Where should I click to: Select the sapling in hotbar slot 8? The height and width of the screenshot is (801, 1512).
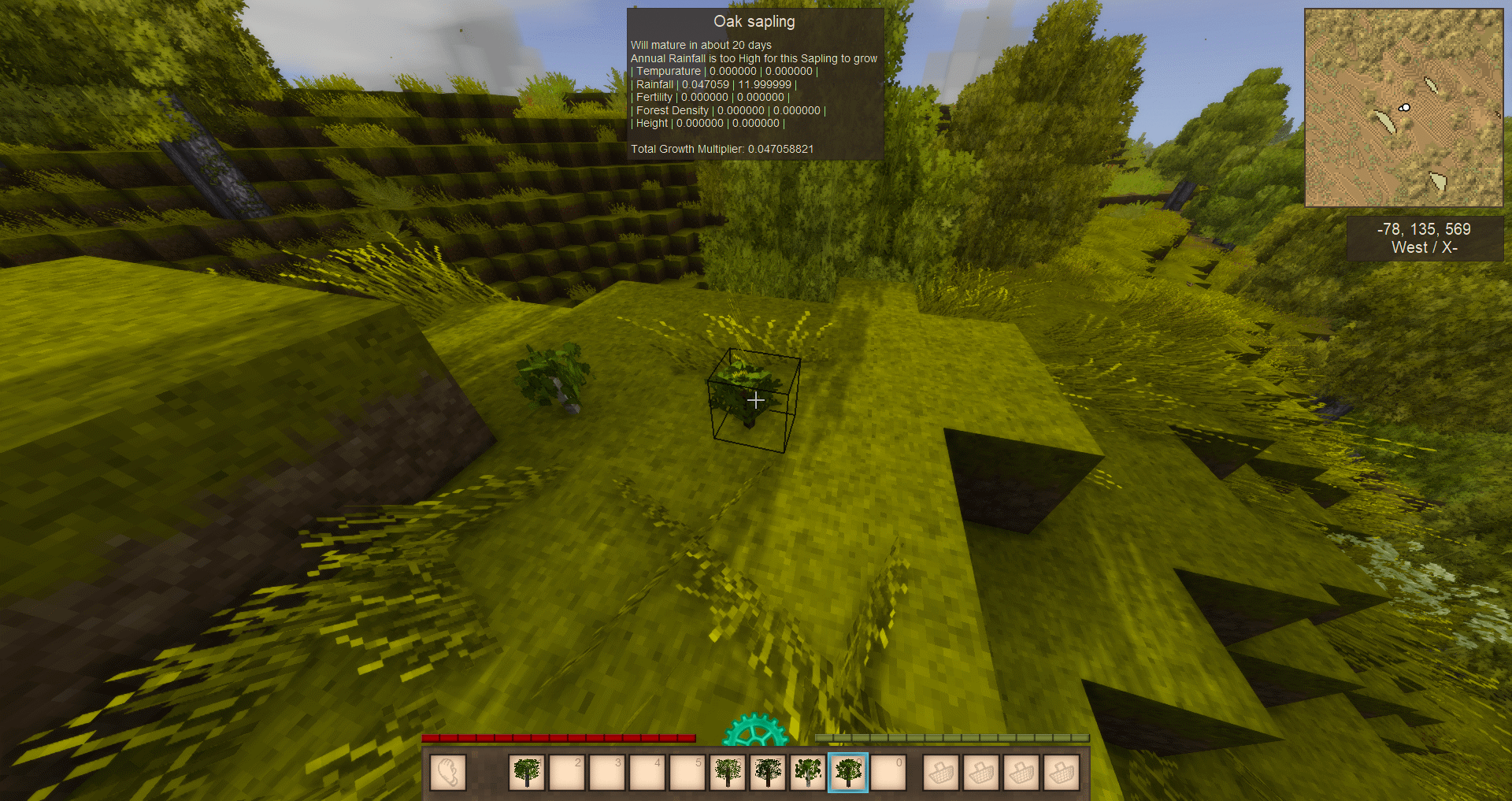click(x=808, y=772)
